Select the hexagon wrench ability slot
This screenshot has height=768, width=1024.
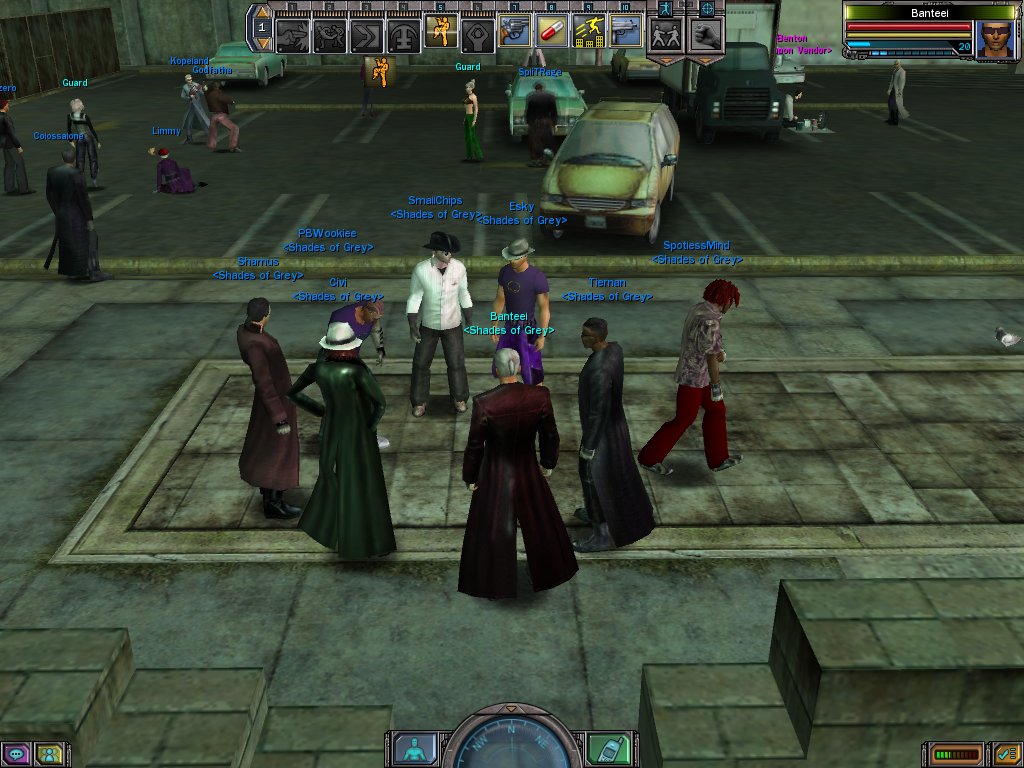point(477,34)
